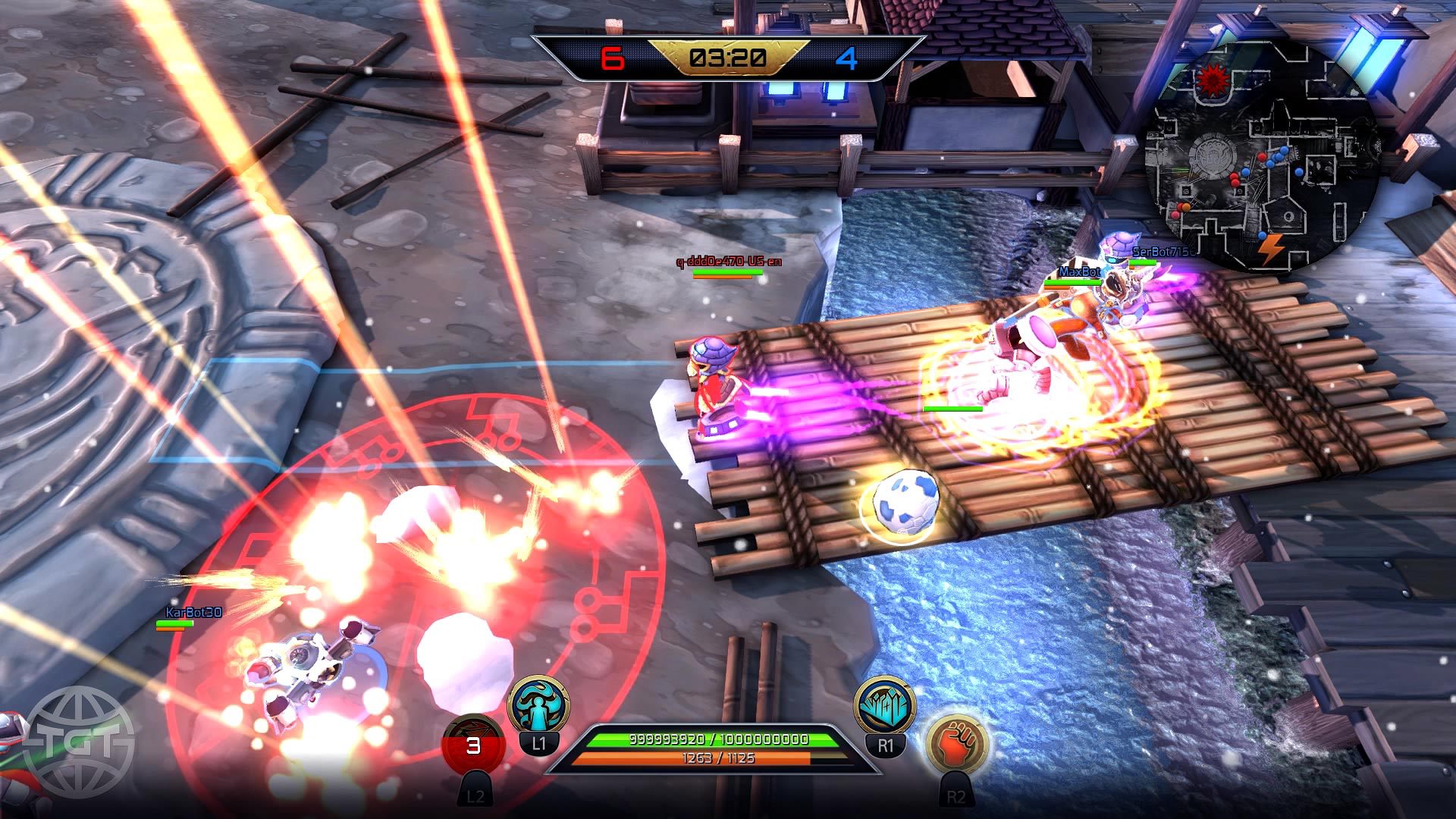This screenshot has width=1456, height=819.
Task: Click the red spiky marker on minimap
Action: 1213,79
